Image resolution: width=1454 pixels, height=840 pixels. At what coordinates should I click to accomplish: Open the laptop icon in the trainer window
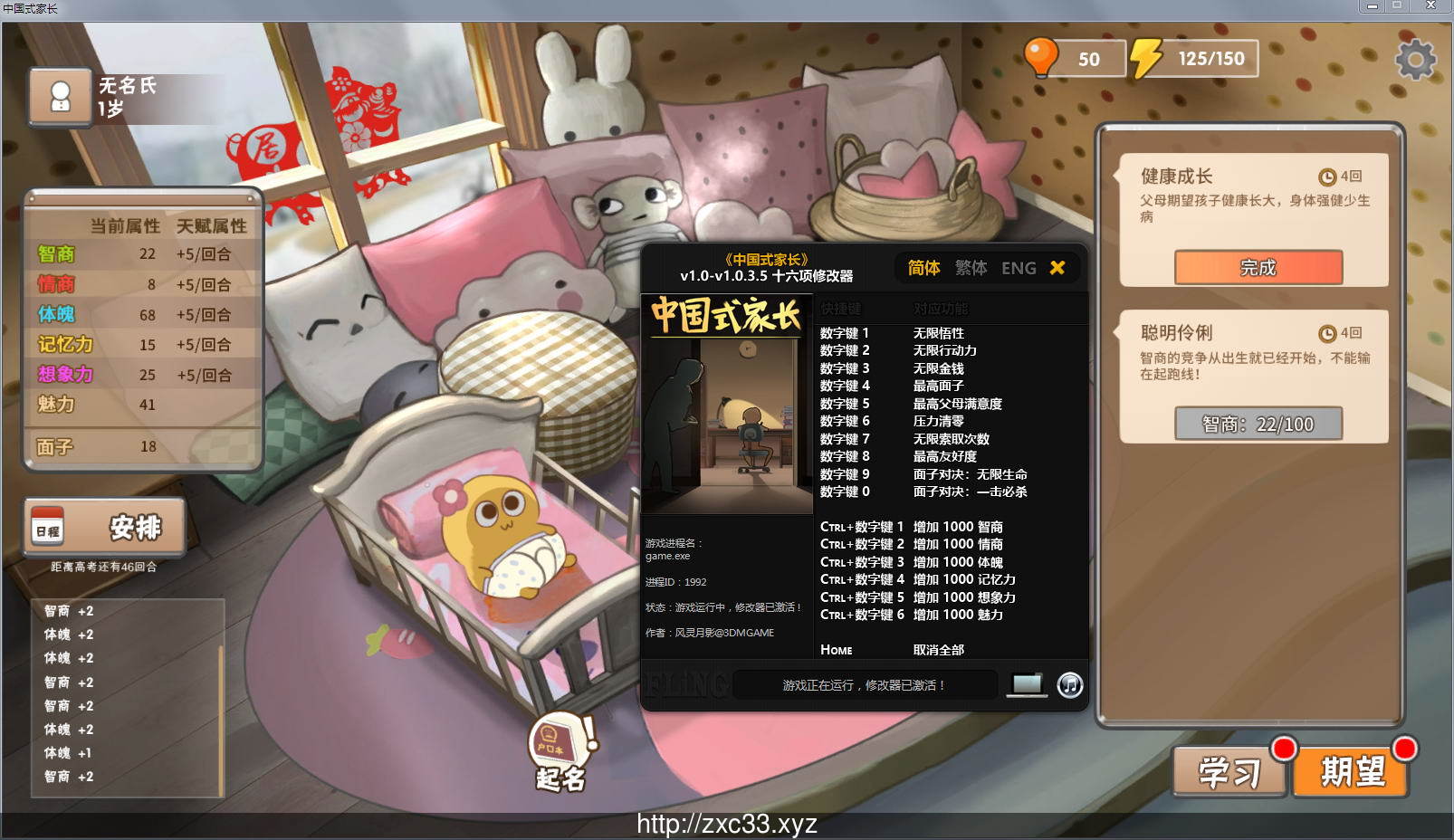pyautogui.click(x=1025, y=685)
